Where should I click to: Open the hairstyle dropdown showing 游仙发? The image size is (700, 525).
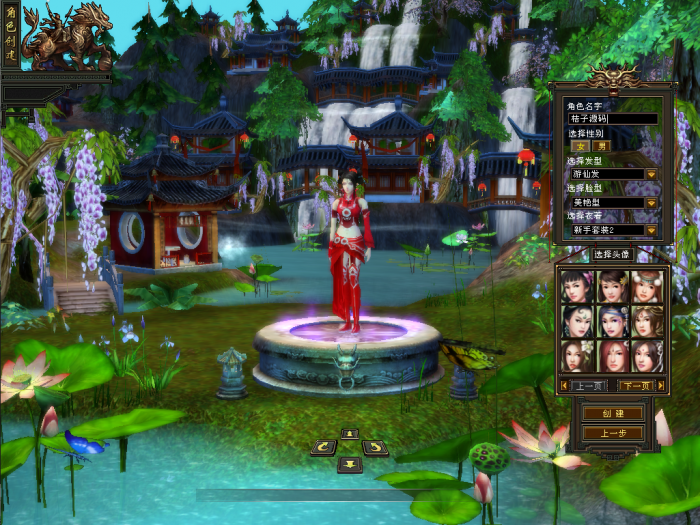point(650,174)
